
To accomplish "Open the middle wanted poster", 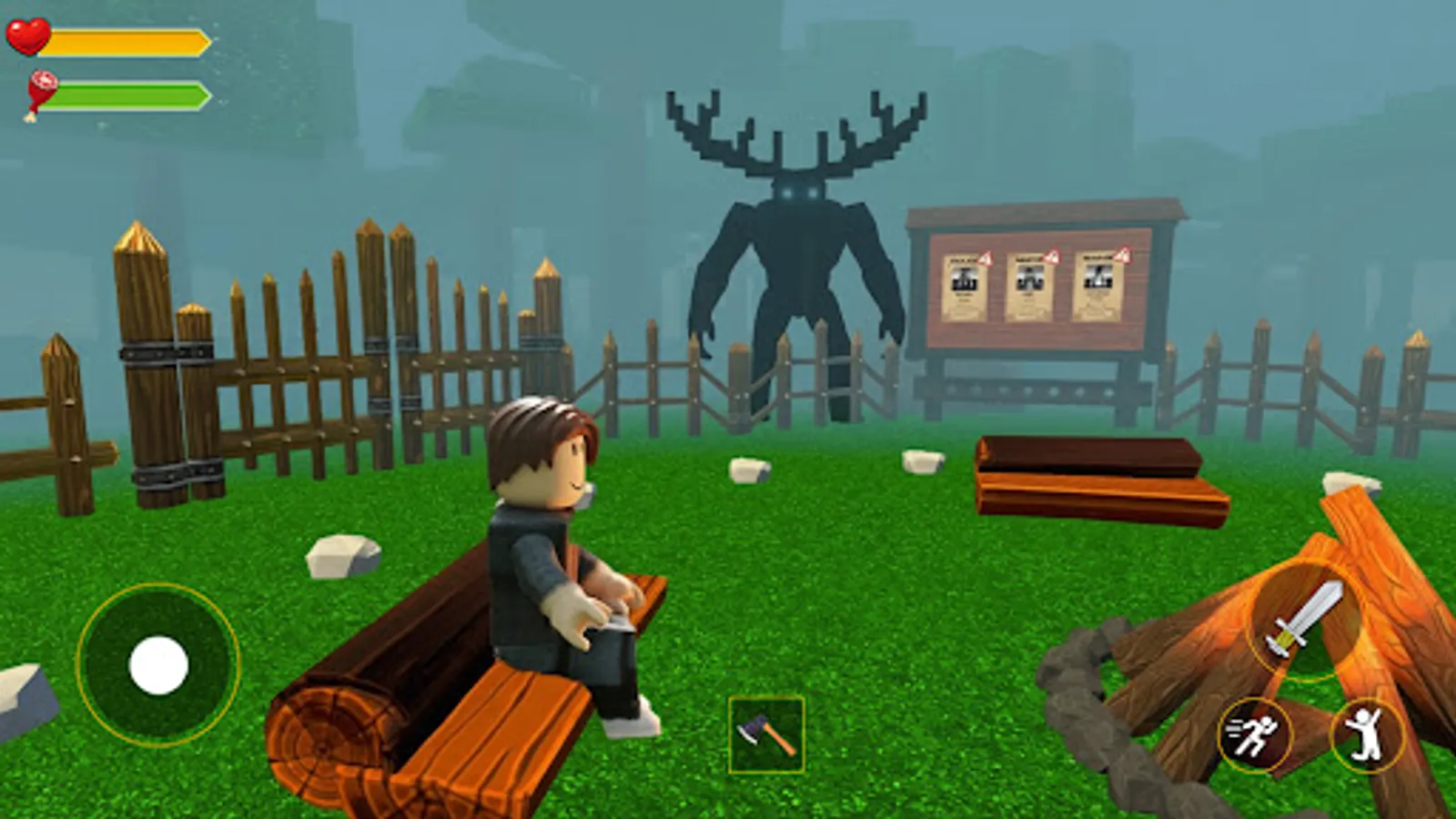I will click(x=1029, y=287).
